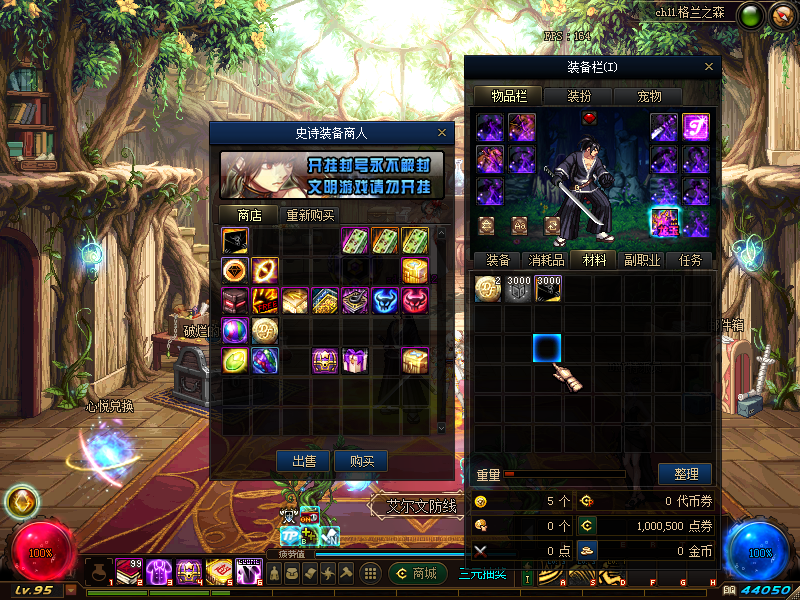Open the 装扮 avatar tab
The image size is (800, 600).
(579, 96)
